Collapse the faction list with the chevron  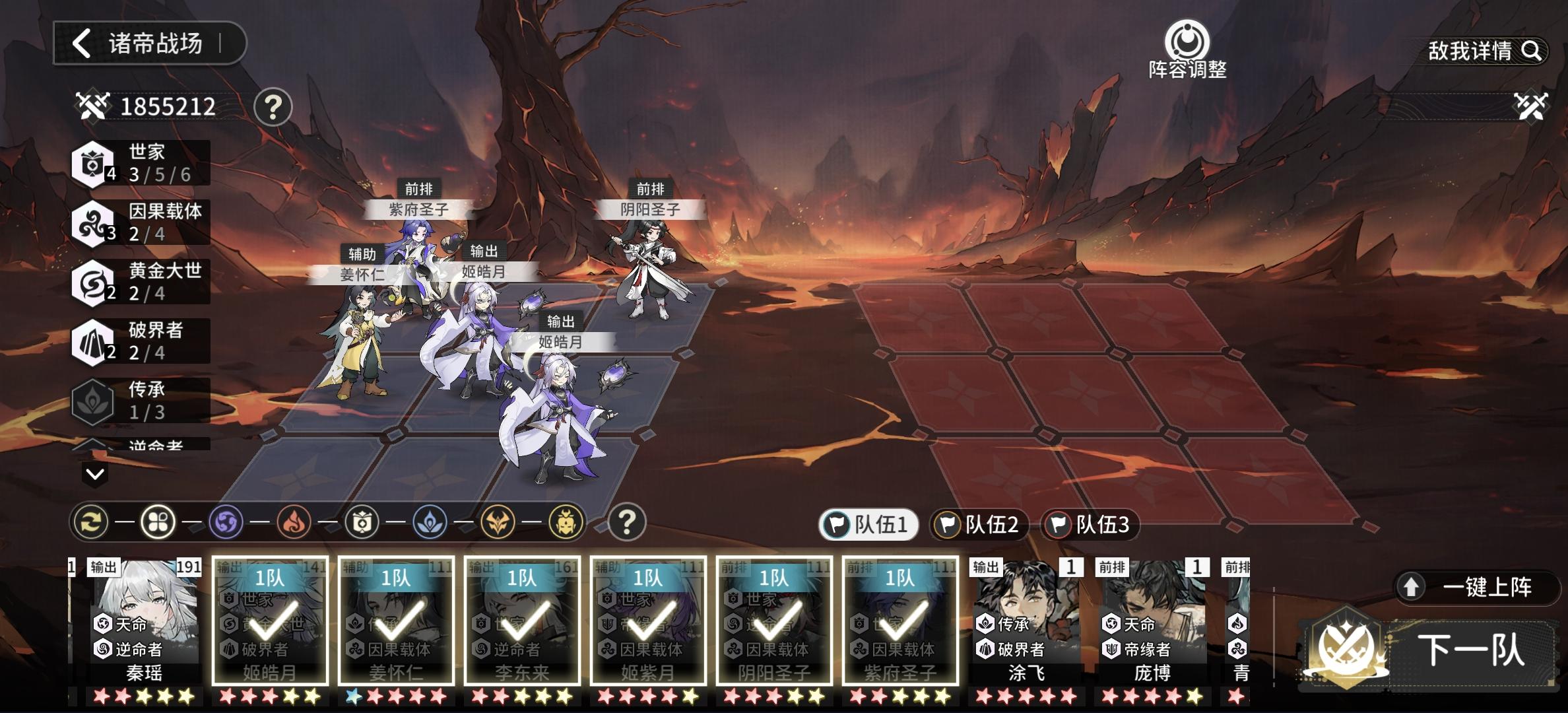[94, 473]
